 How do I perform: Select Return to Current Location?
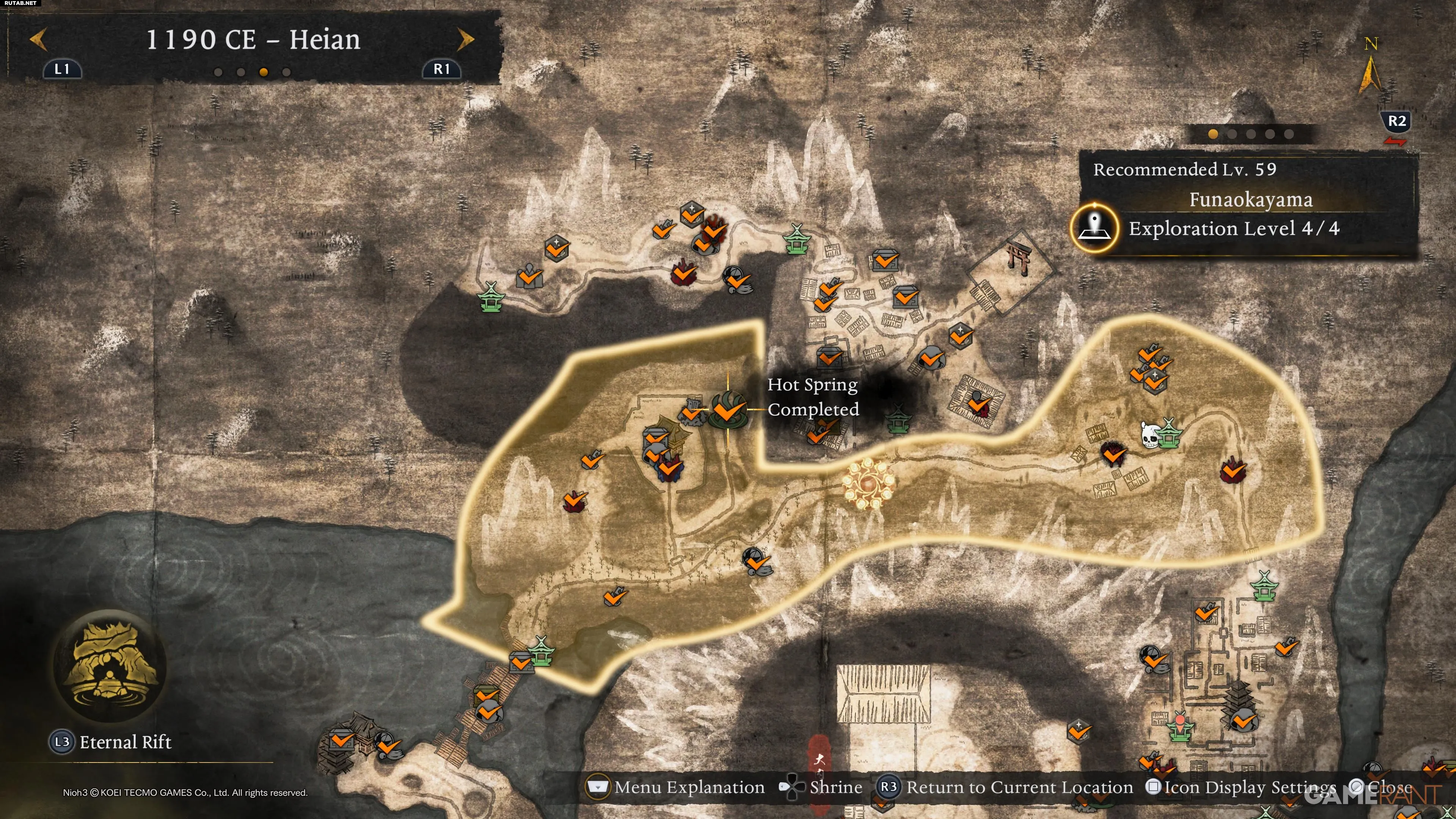pyautogui.click(x=1006, y=788)
